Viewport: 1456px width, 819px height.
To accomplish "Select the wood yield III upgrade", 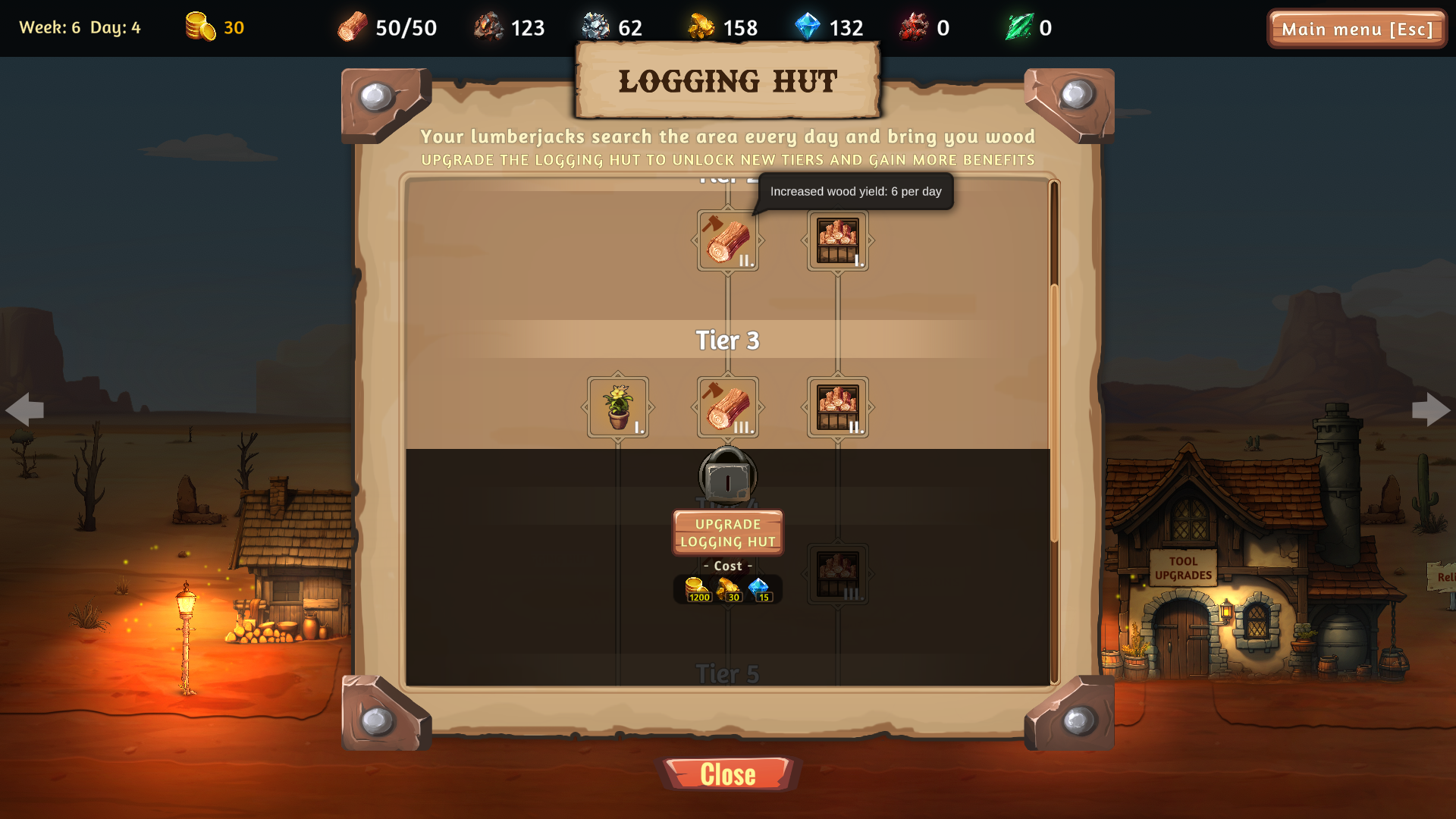I will tap(727, 407).
